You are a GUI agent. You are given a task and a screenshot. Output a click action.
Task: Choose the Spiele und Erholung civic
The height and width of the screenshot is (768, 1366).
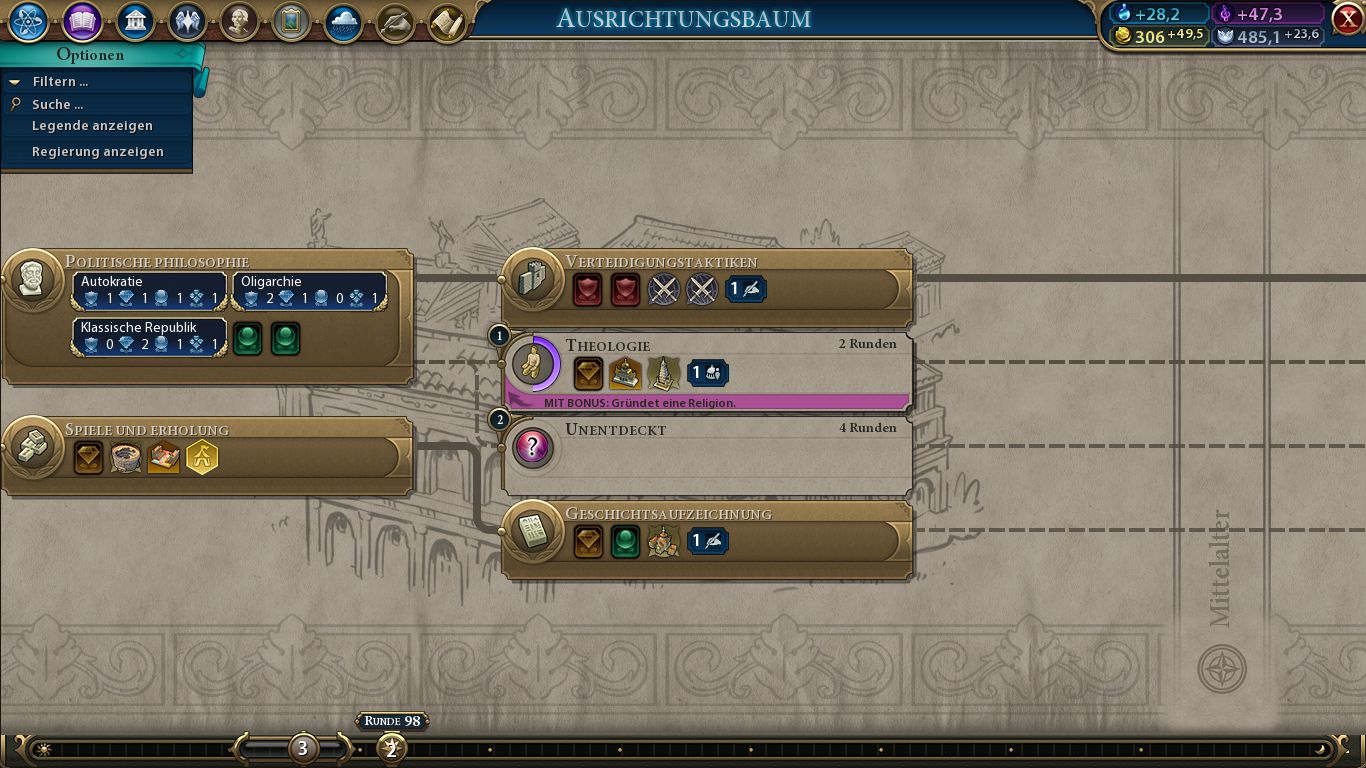(x=147, y=430)
